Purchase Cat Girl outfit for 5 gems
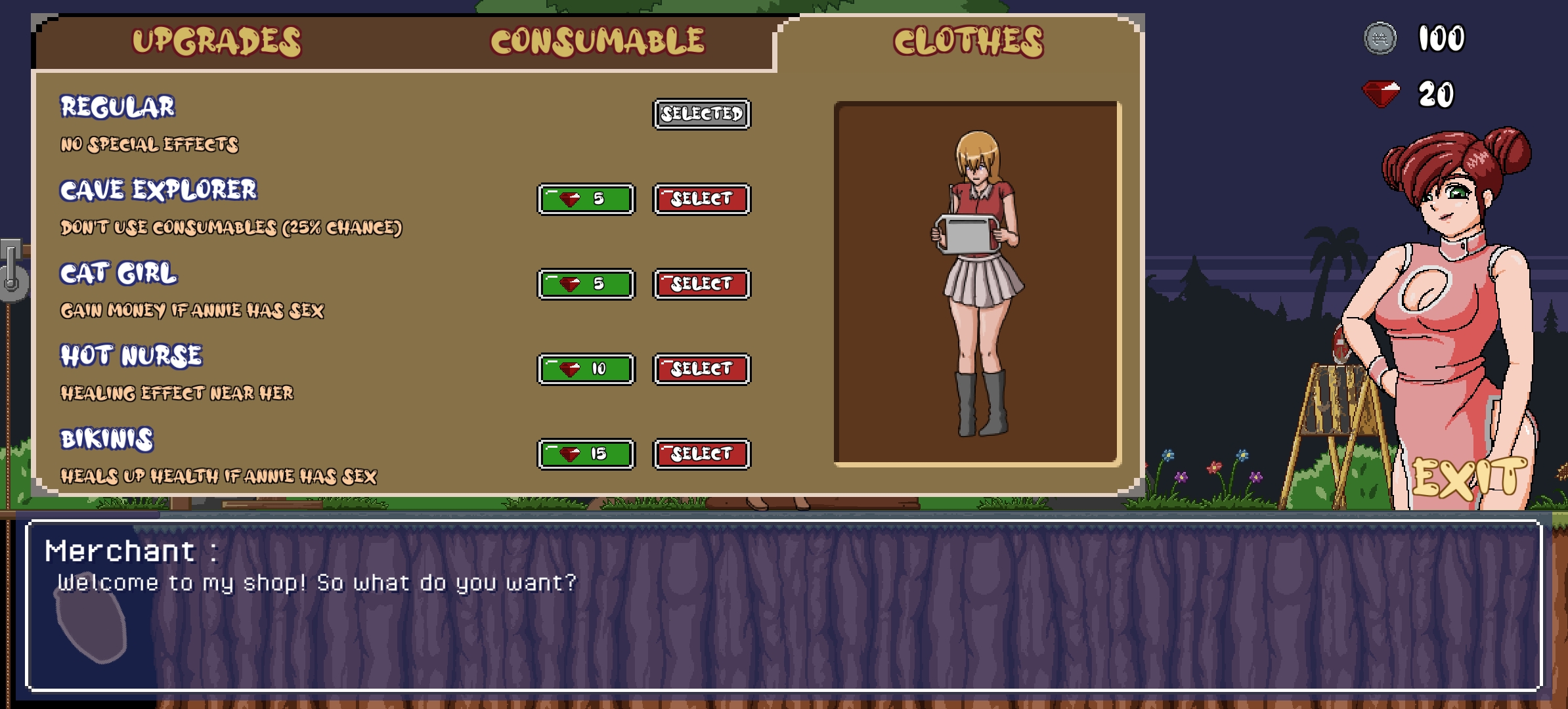 586,284
